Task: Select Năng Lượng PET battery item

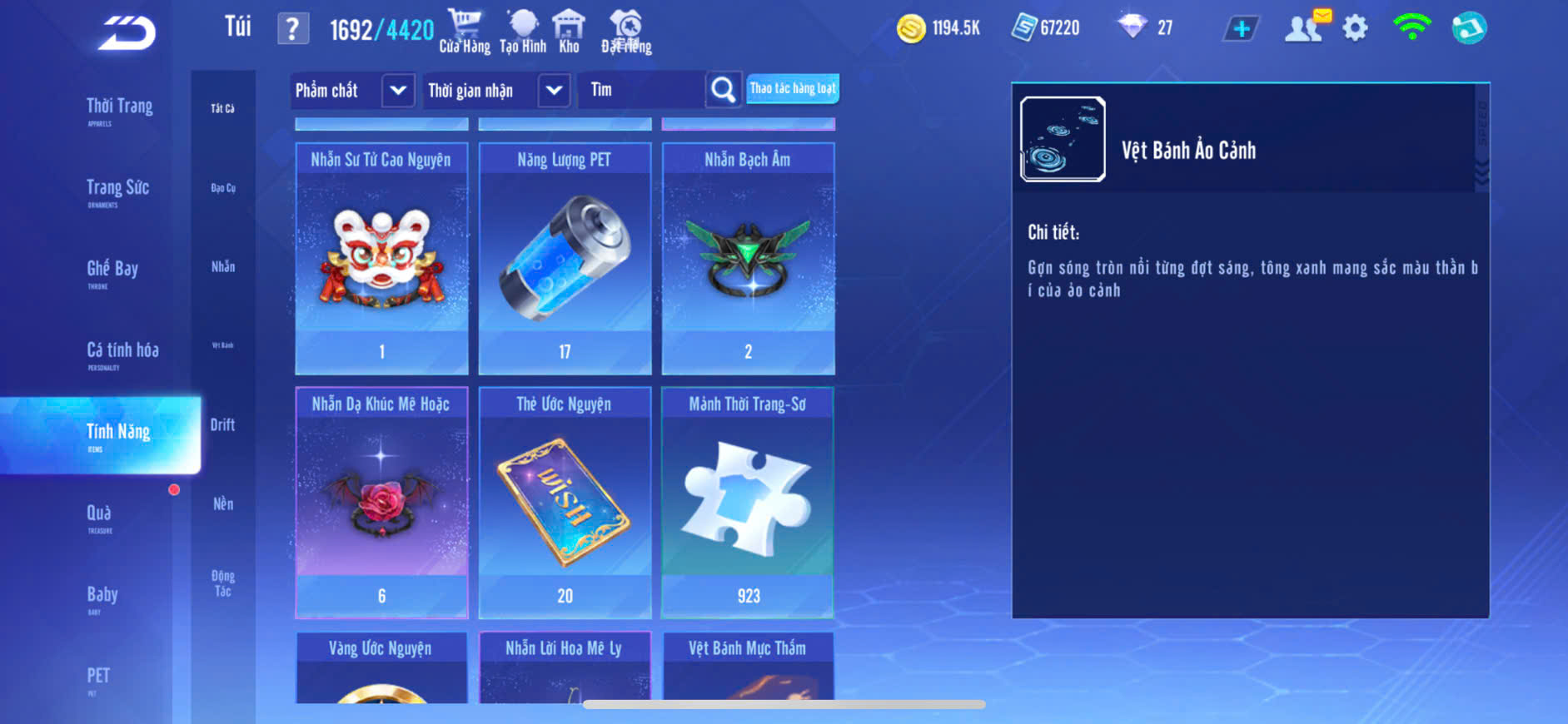Action: pyautogui.click(x=565, y=258)
